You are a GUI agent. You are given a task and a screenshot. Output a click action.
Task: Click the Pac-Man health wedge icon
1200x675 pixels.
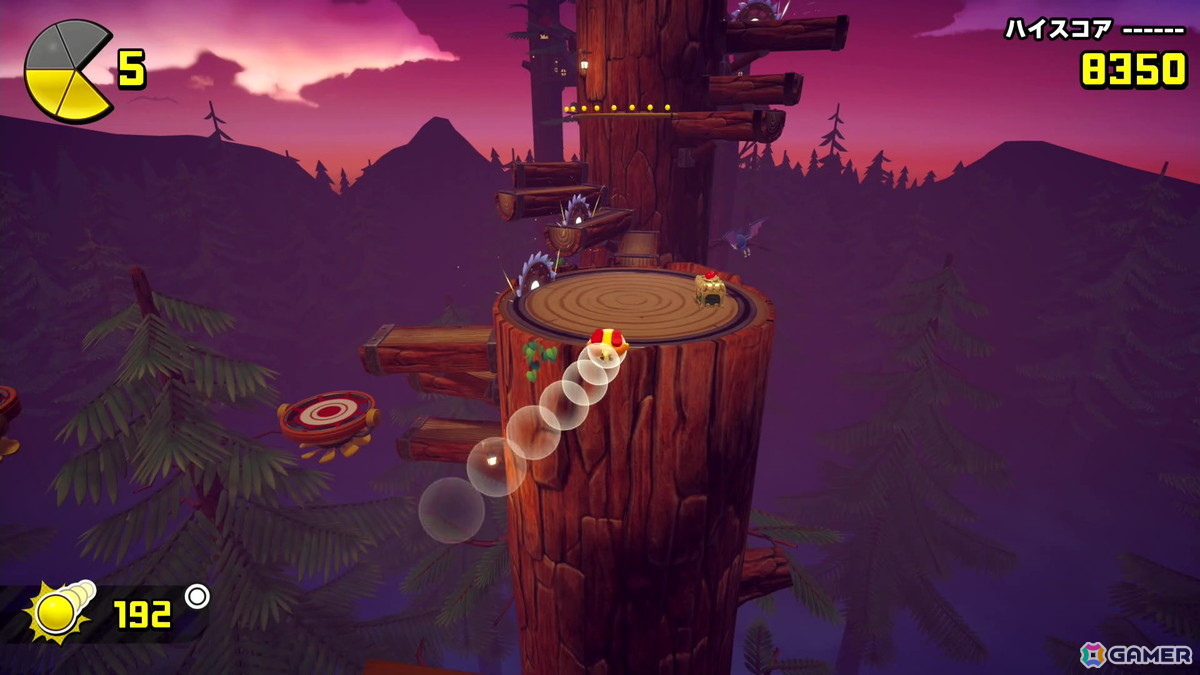click(68, 72)
